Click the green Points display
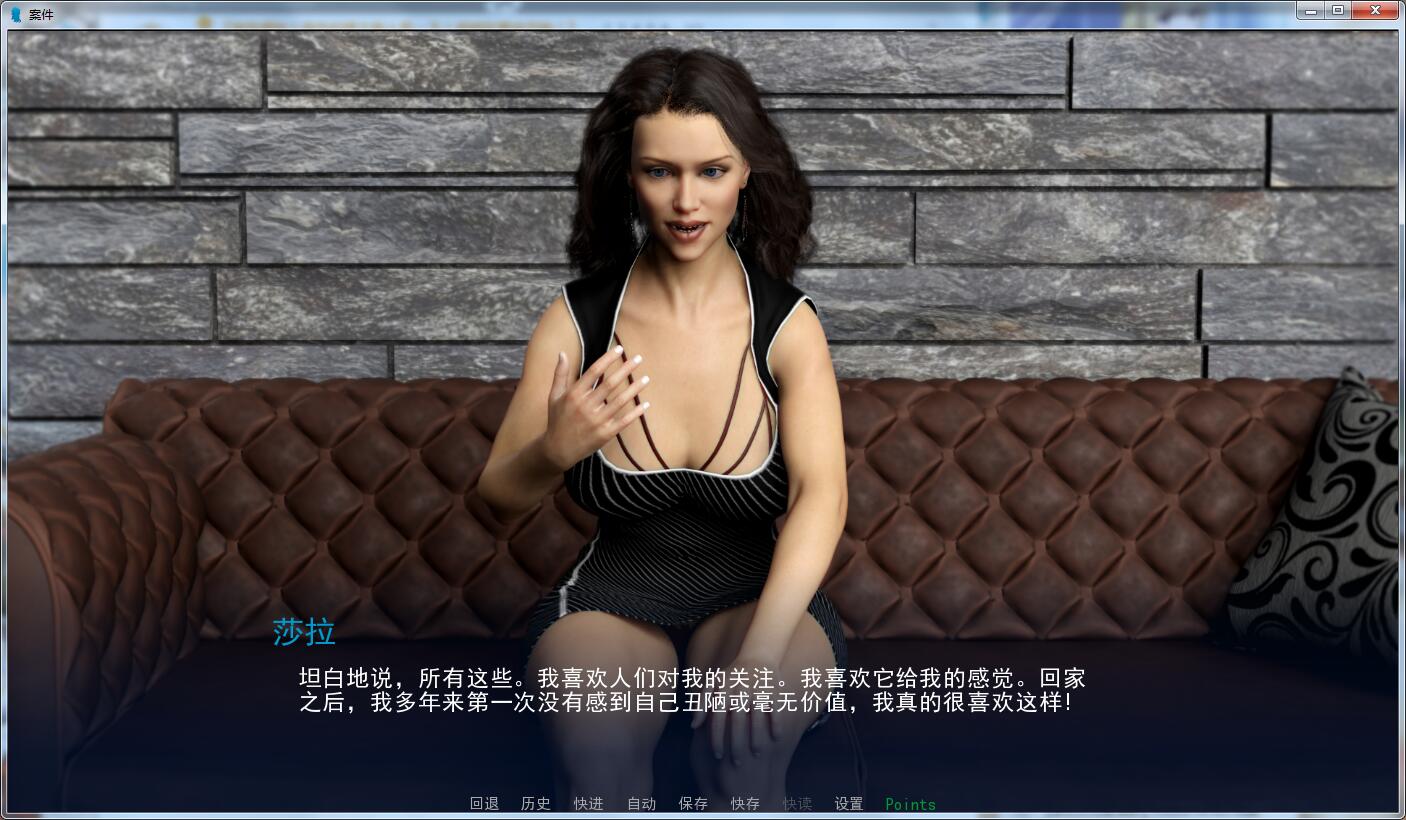Screen dimensions: 1406x820 [909, 803]
